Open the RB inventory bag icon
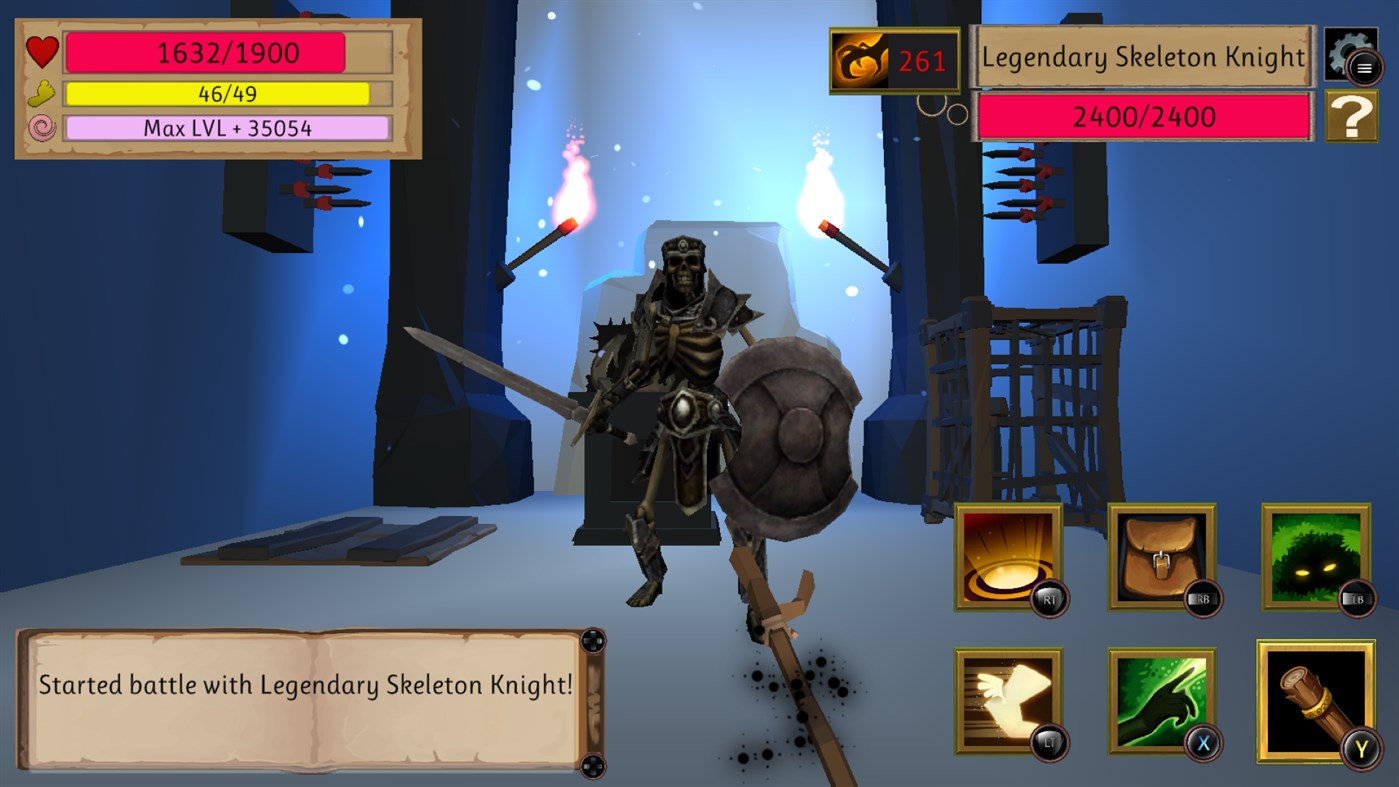1399x787 pixels. point(1162,556)
